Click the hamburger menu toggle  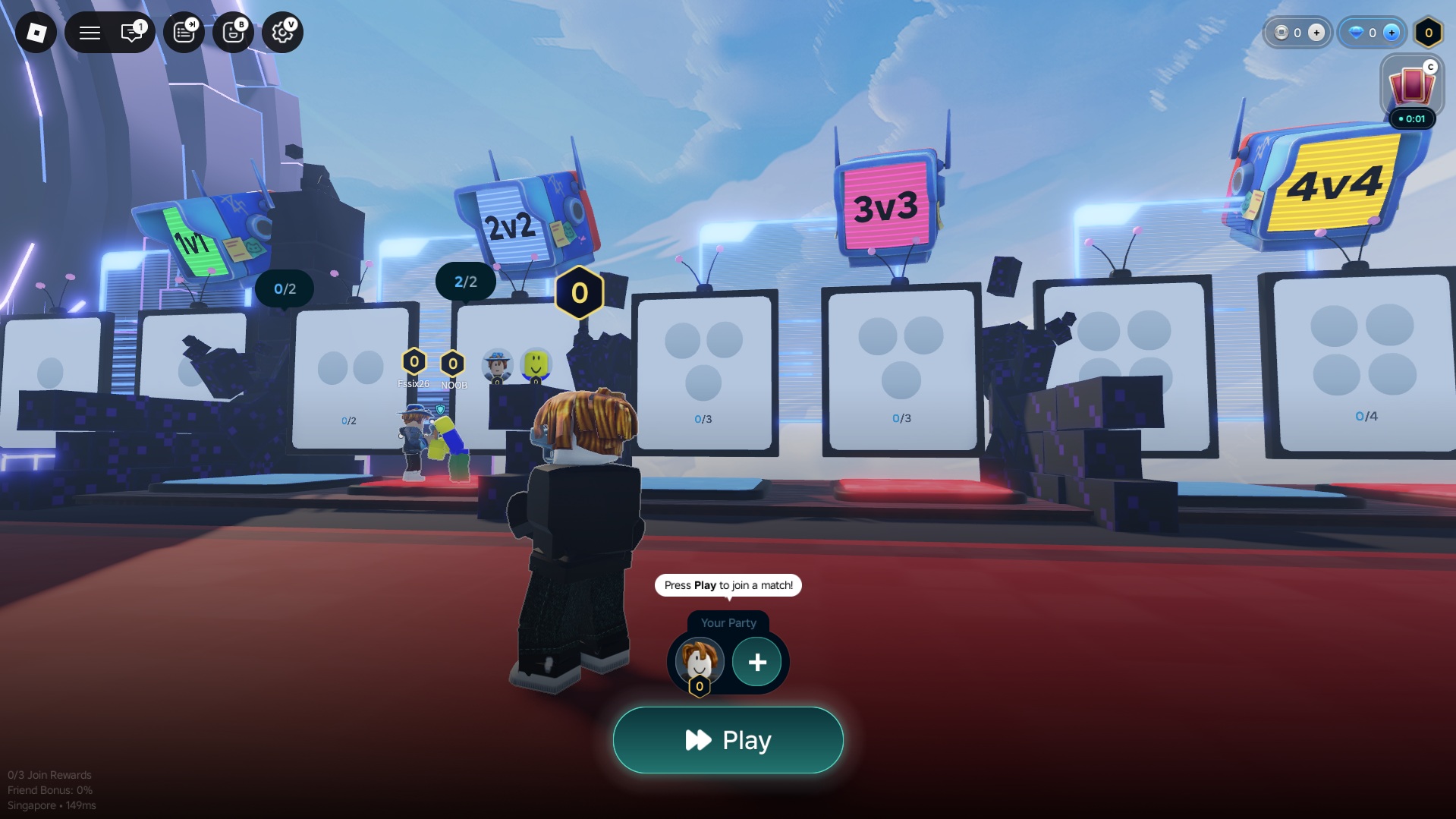(x=89, y=32)
